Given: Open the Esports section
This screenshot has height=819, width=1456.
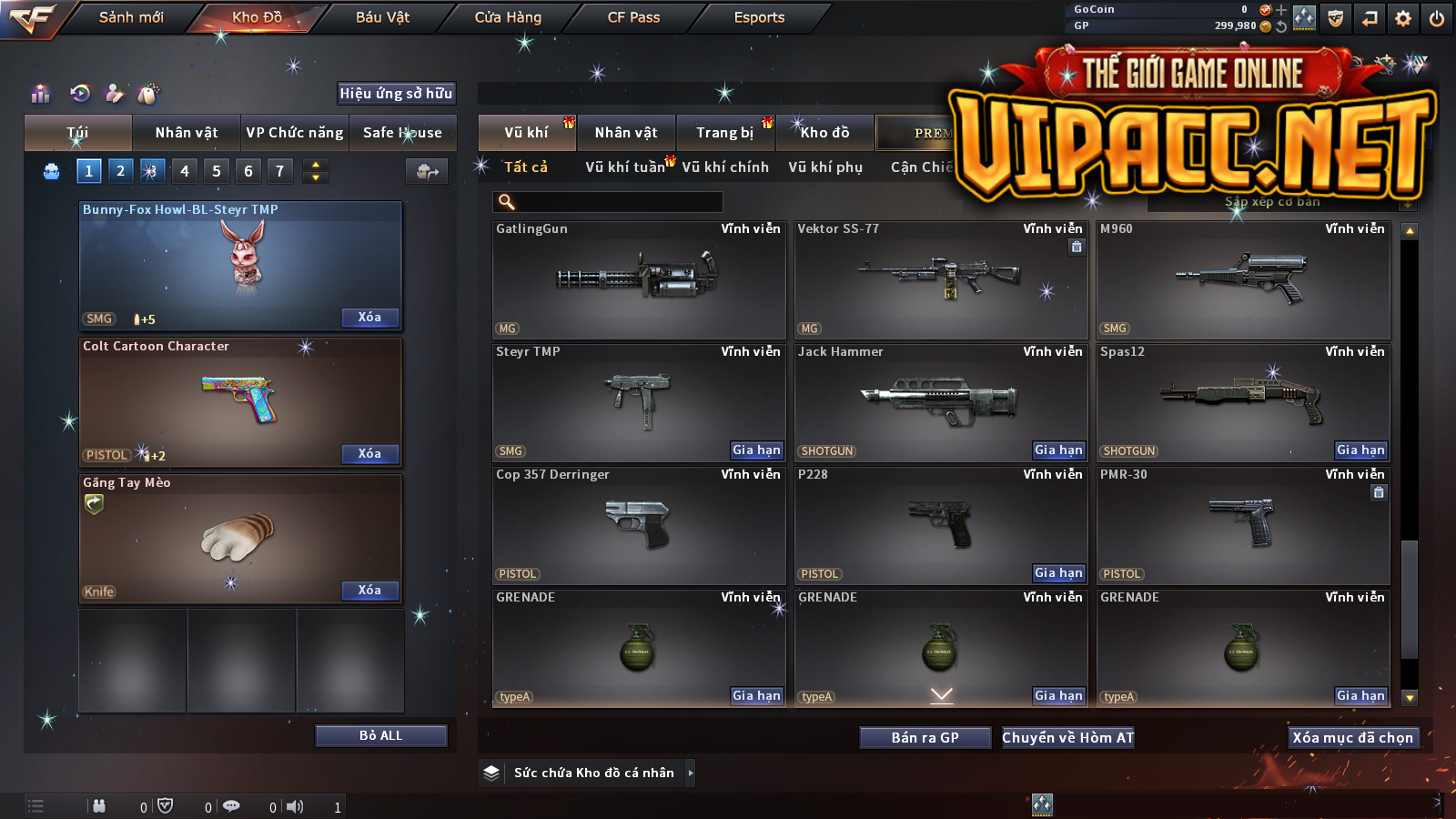Looking at the screenshot, I should click(759, 17).
